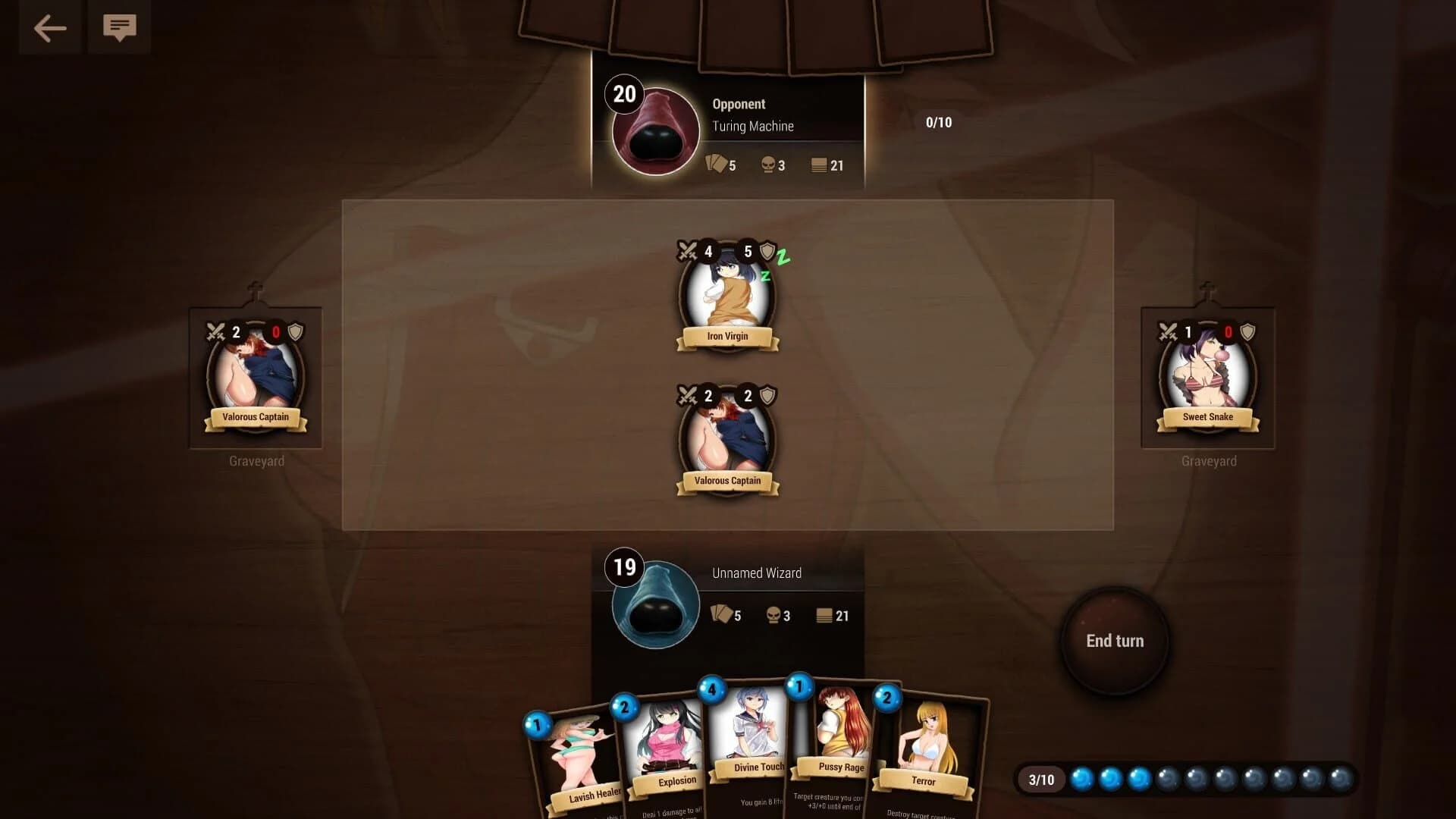
Task: Click the opponent's deck pile icon
Action: pyautogui.click(x=821, y=165)
